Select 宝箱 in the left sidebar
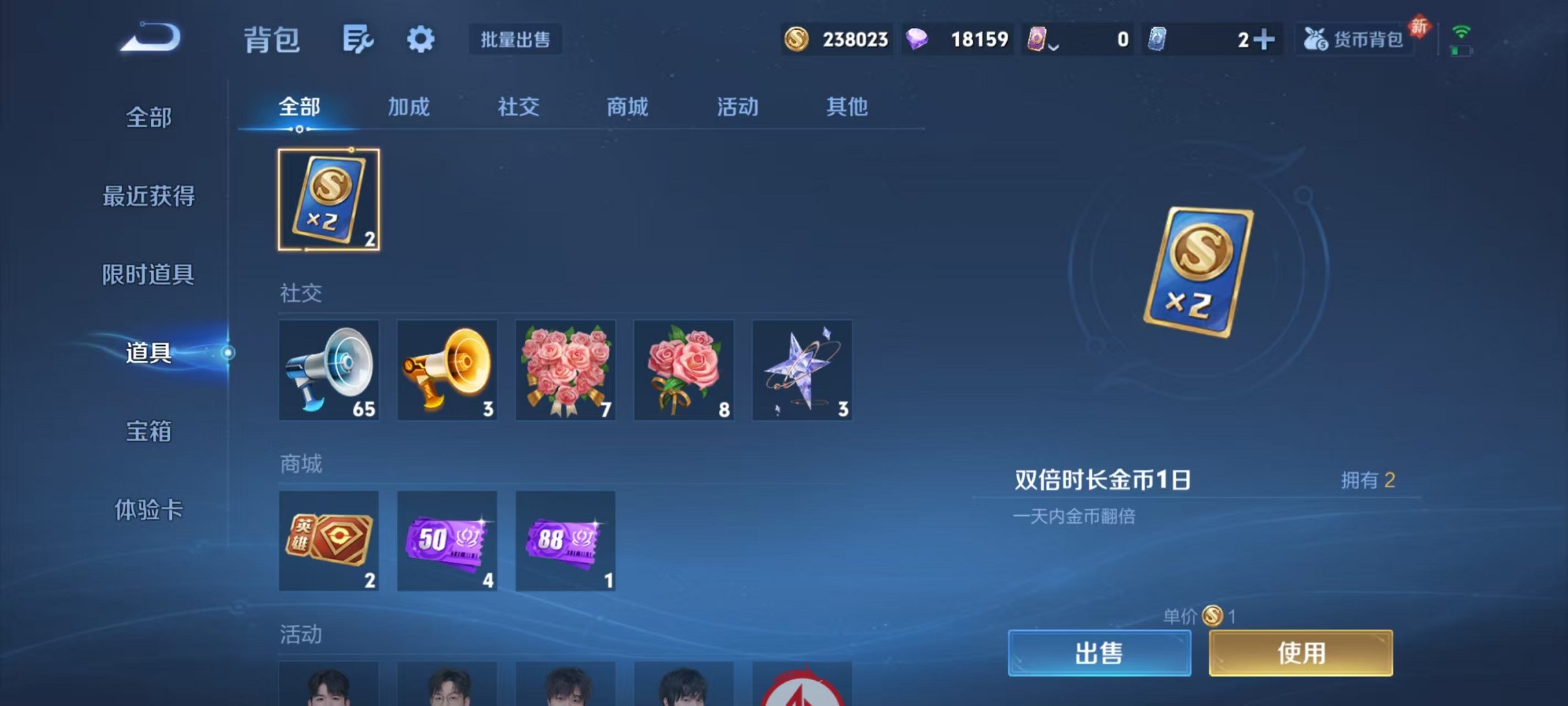The height and width of the screenshot is (706, 1568). tap(148, 430)
